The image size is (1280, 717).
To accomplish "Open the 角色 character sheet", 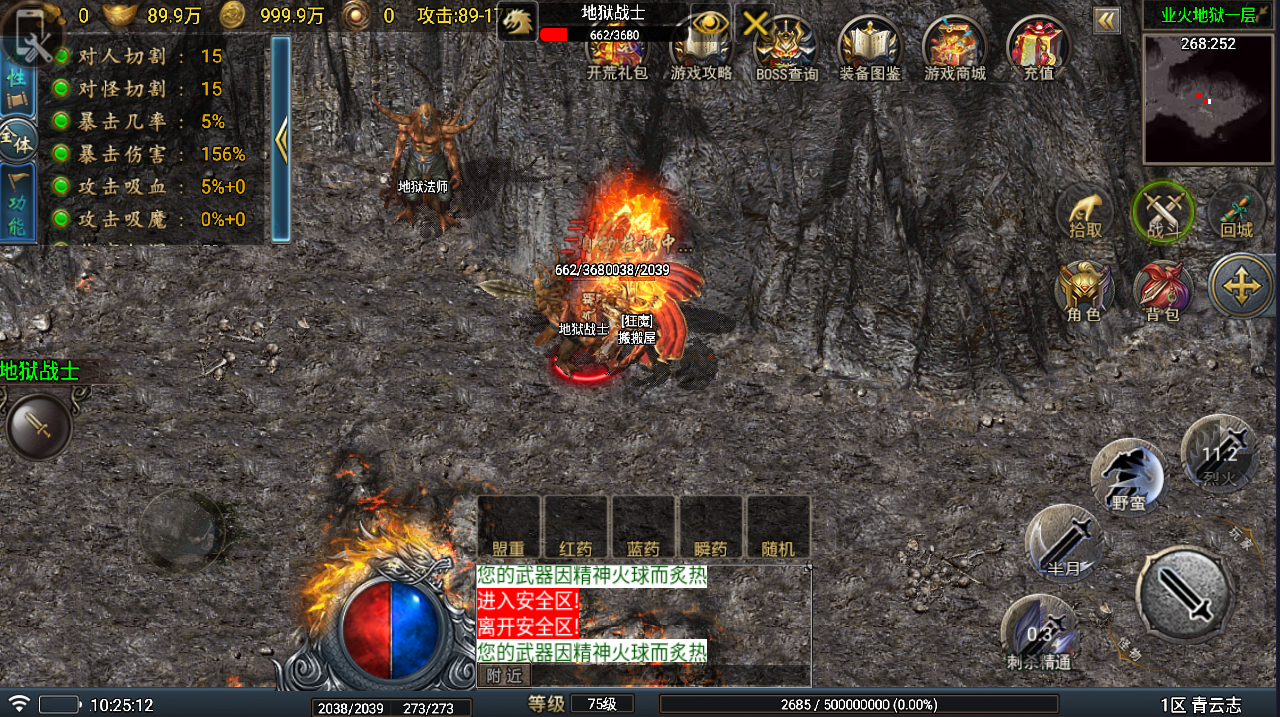I will click(x=1084, y=291).
